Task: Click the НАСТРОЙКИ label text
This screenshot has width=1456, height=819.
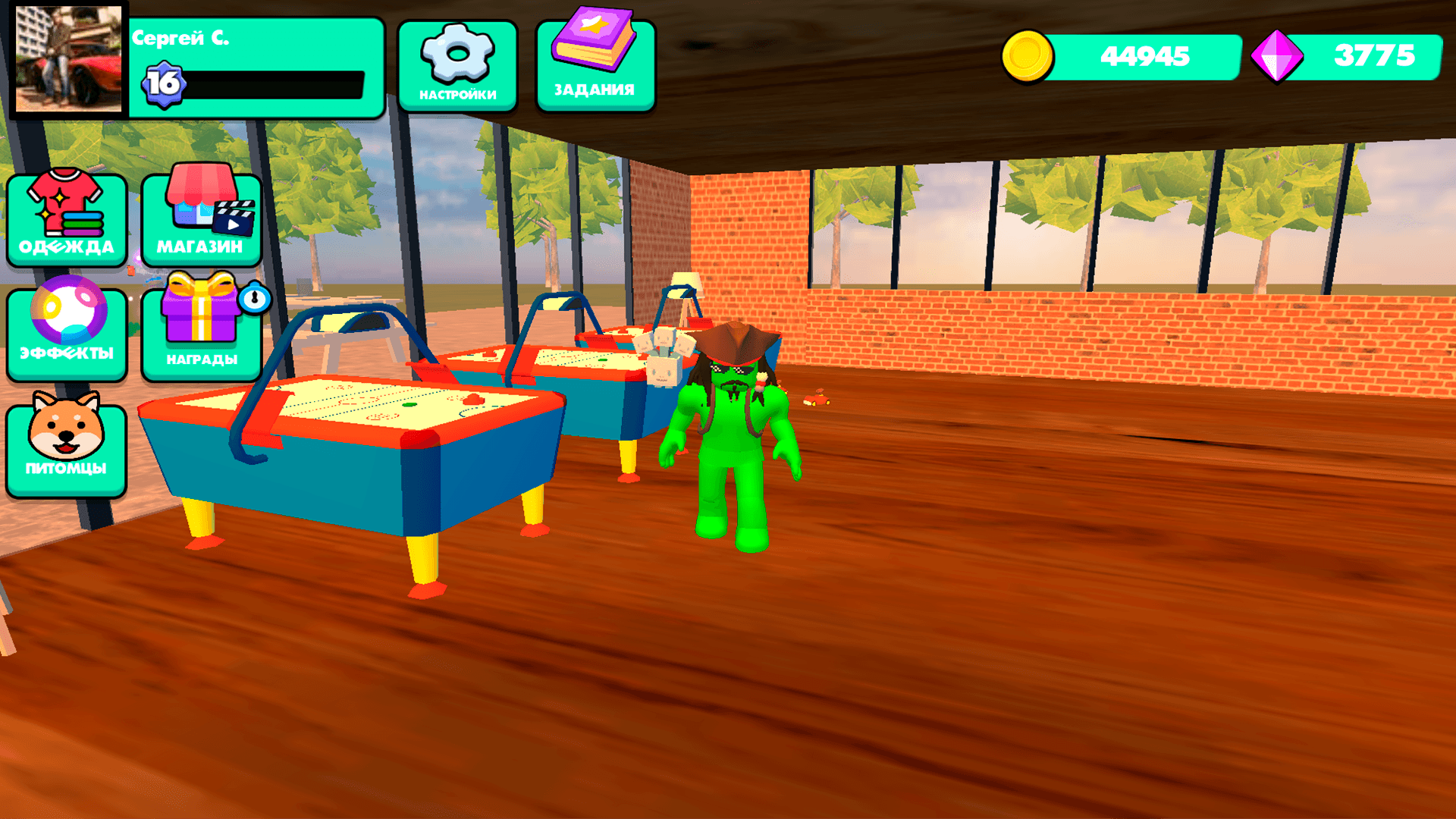Action: pos(457,95)
